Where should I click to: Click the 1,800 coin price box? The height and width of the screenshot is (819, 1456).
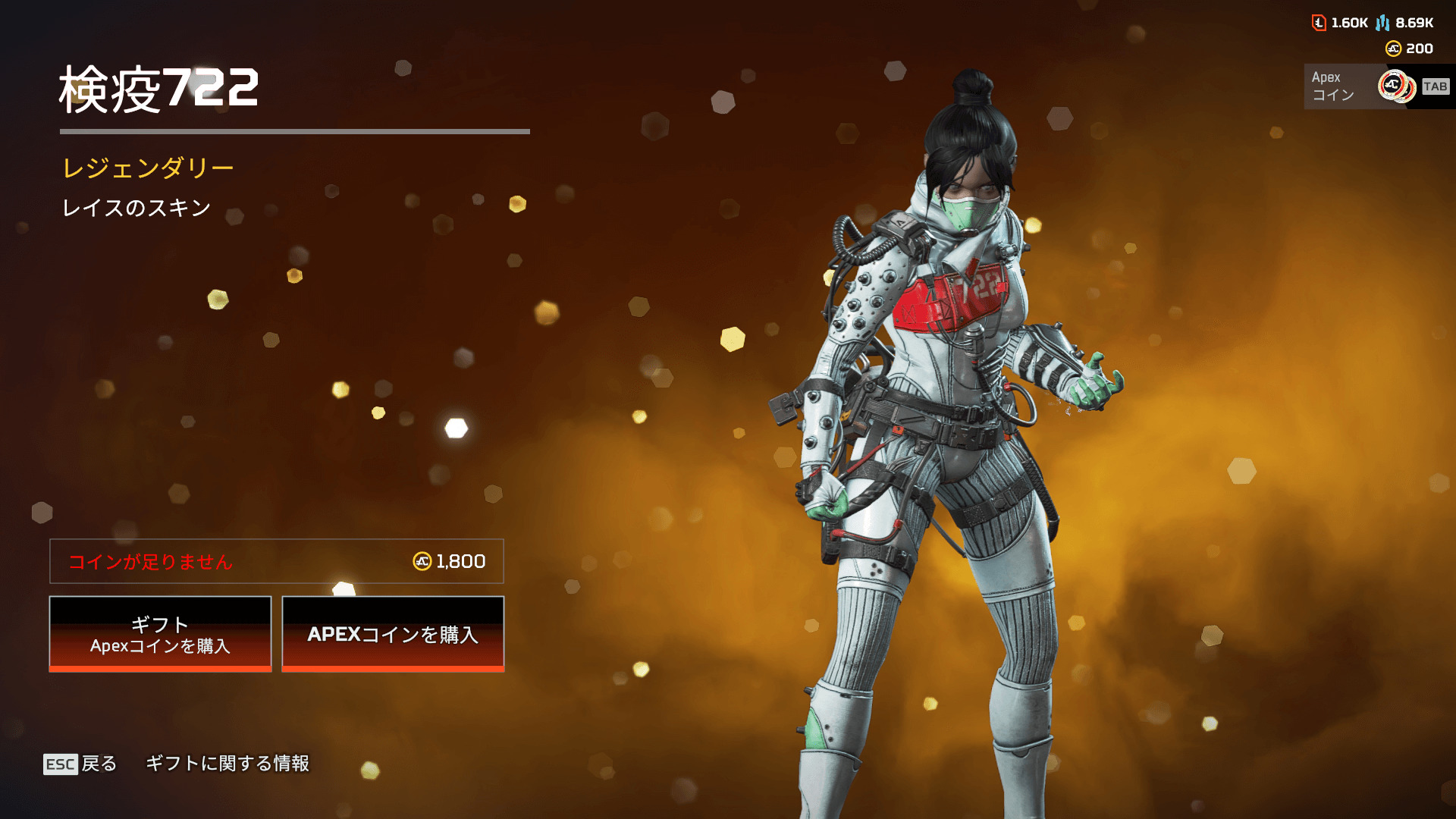277,561
